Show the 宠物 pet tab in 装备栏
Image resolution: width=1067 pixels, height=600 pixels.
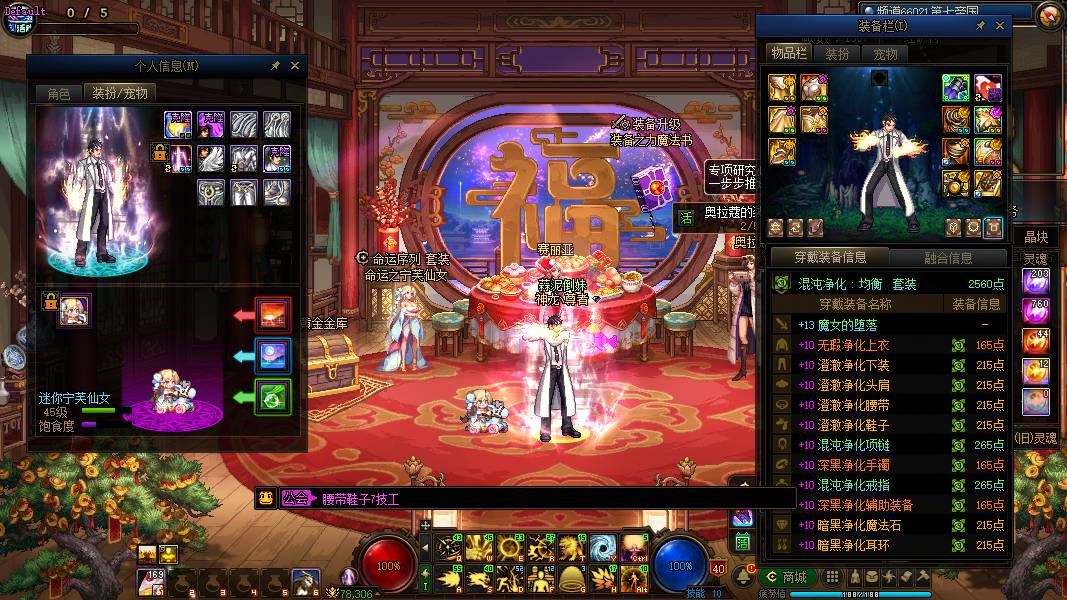(885, 54)
